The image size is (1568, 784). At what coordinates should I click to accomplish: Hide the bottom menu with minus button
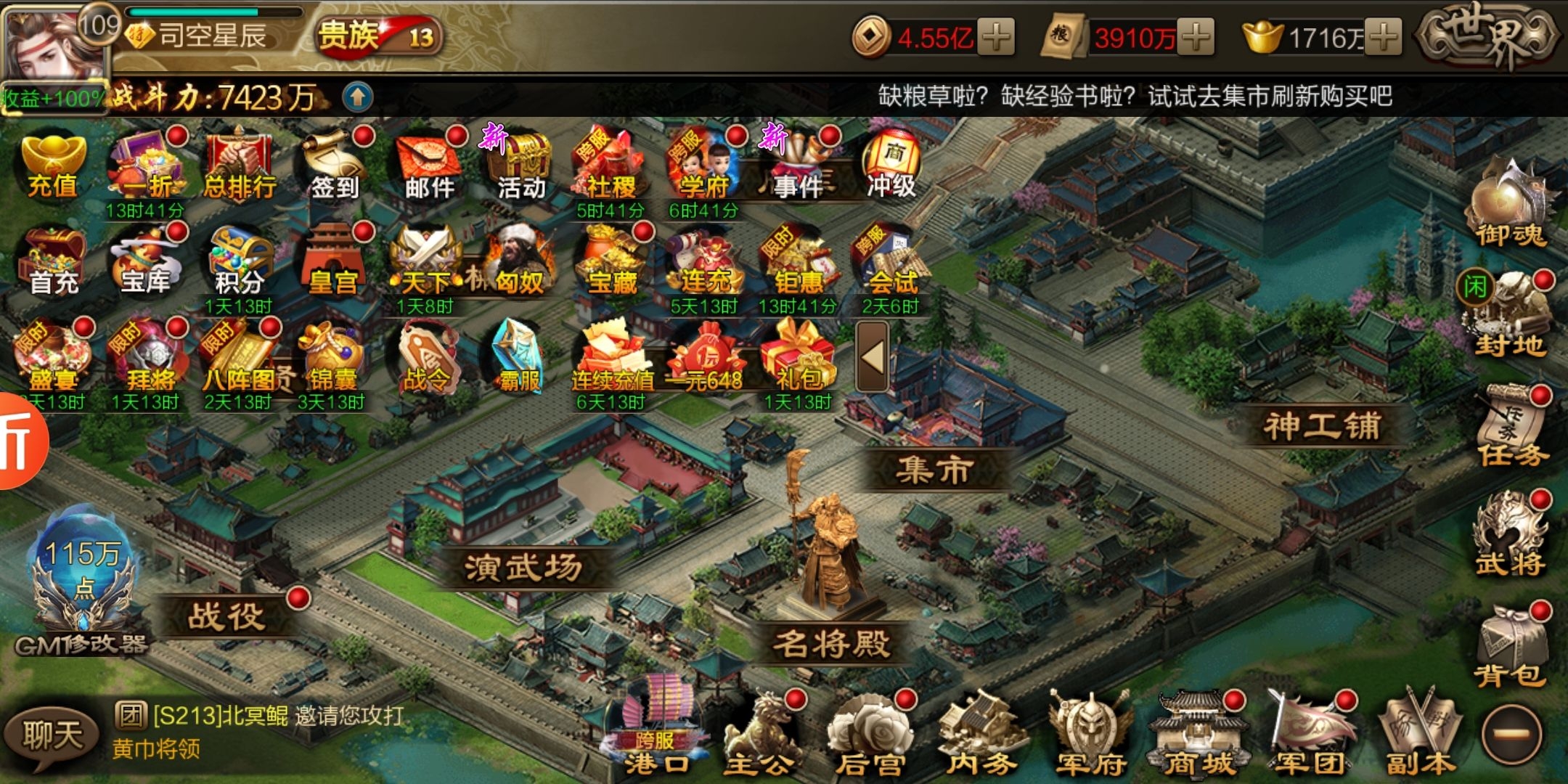click(x=1513, y=735)
